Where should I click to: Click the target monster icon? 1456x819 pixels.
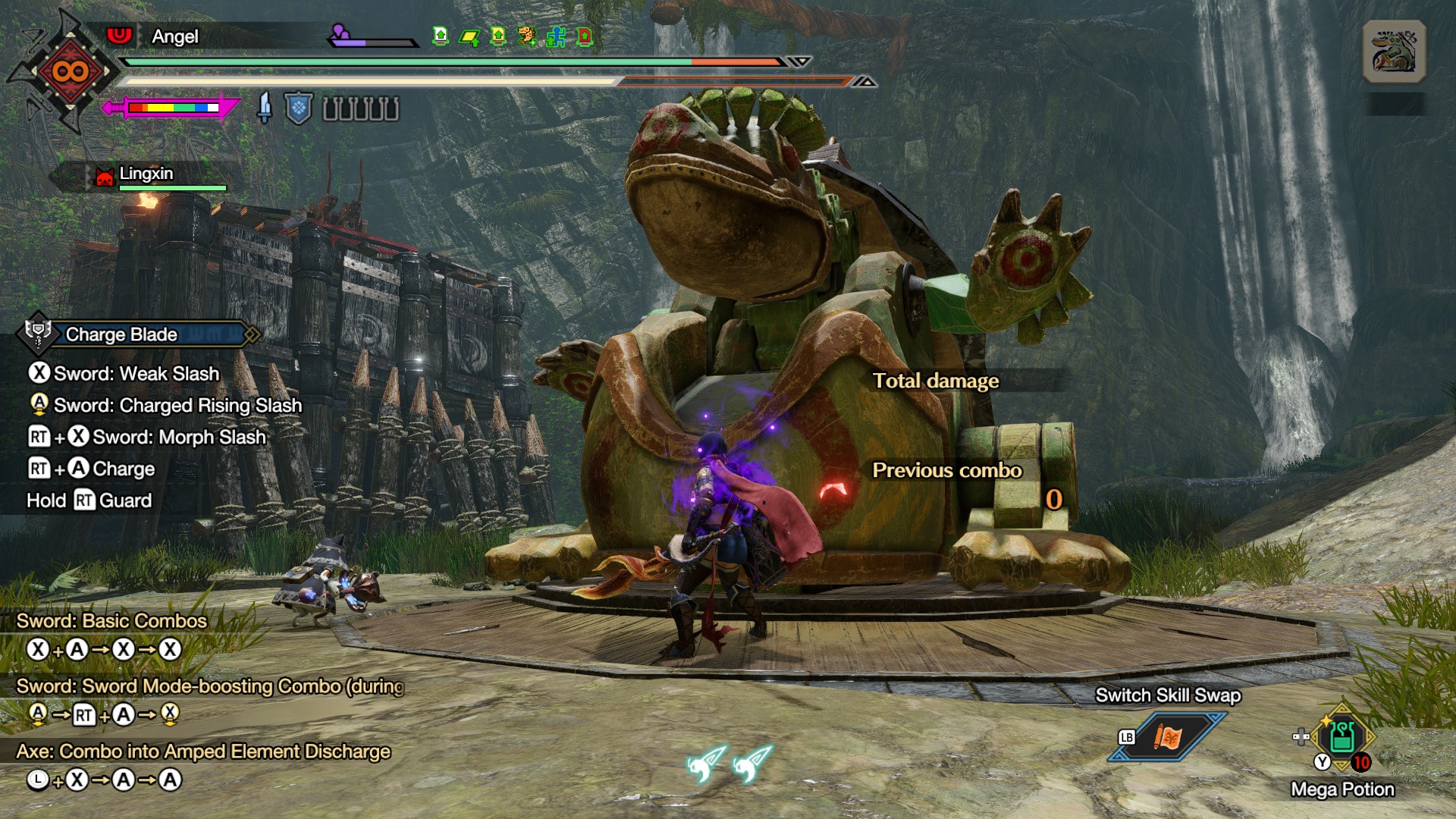pyautogui.click(x=1394, y=52)
